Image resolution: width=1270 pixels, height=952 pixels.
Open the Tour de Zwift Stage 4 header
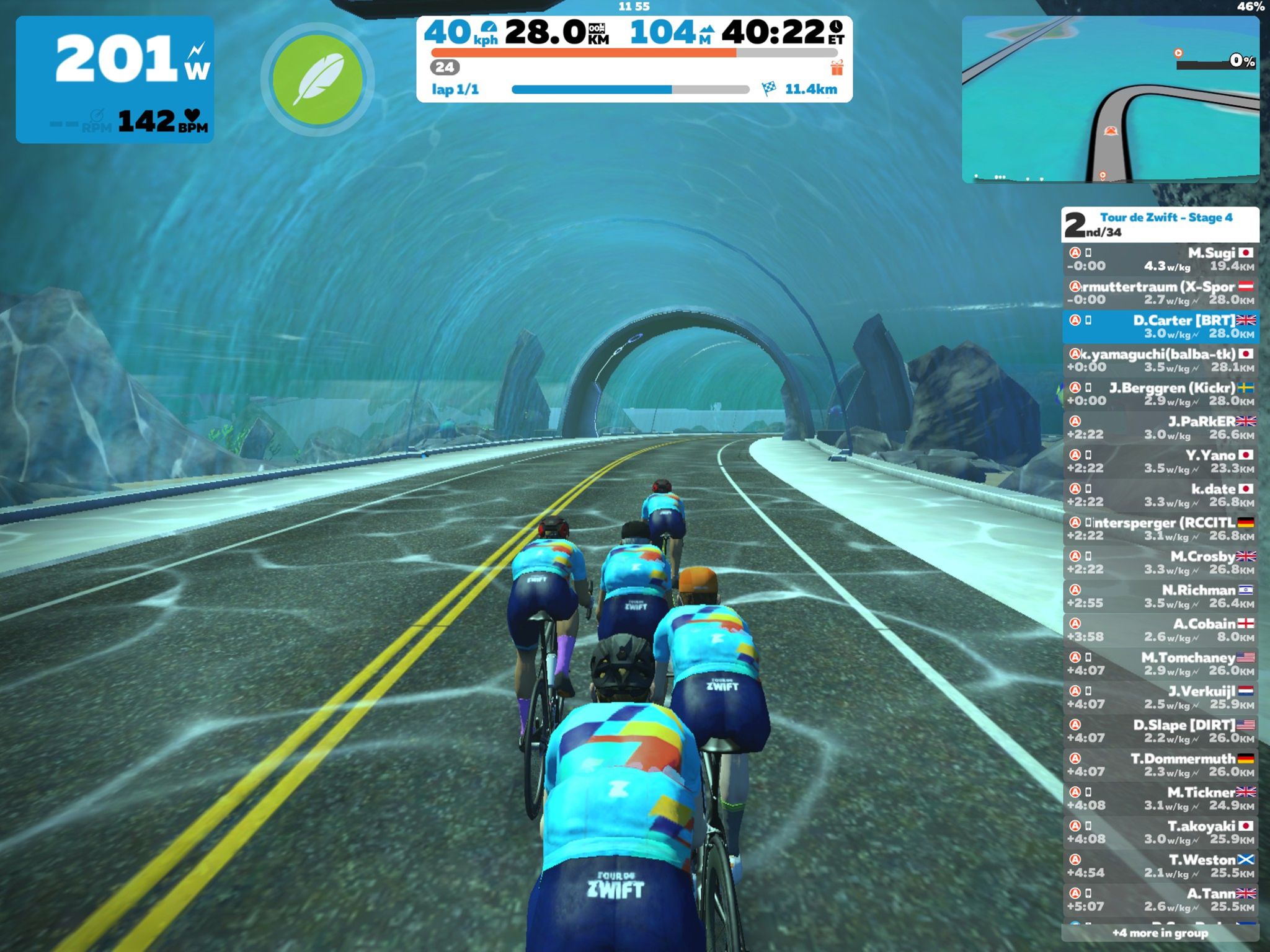click(x=1160, y=224)
